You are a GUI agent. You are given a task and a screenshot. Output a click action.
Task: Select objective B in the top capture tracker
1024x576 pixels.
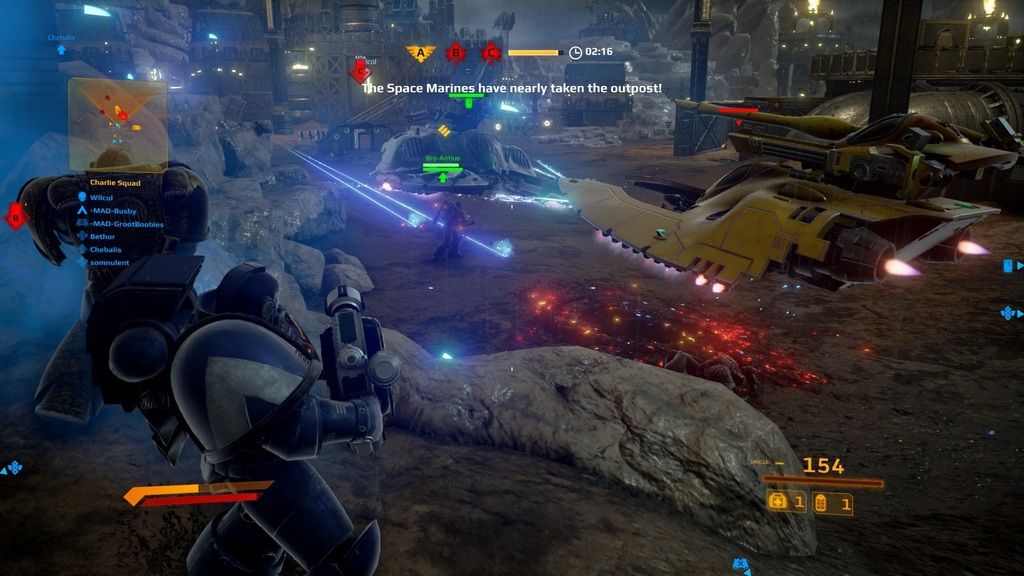(456, 52)
